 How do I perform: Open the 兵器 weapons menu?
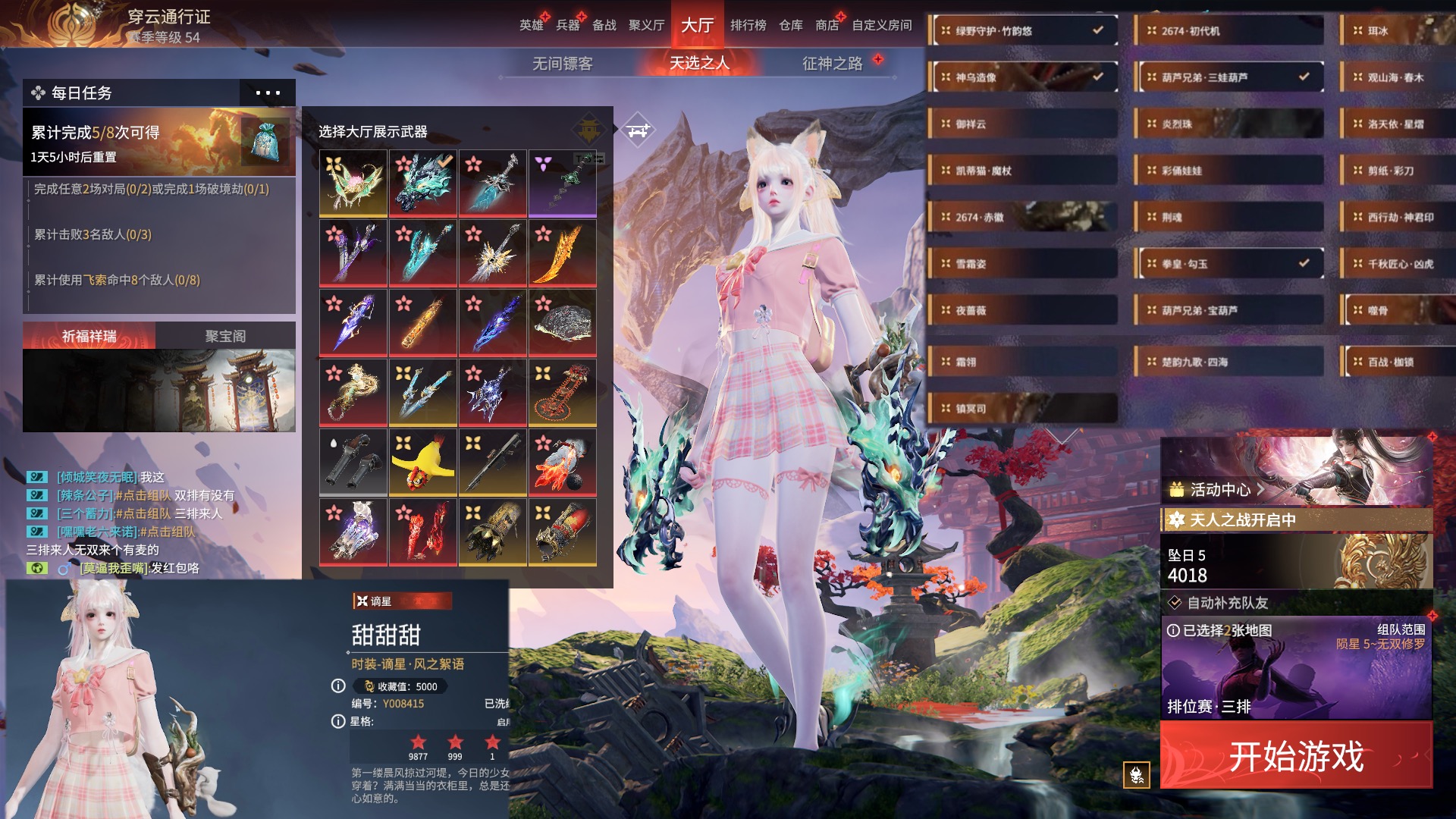coord(567,25)
